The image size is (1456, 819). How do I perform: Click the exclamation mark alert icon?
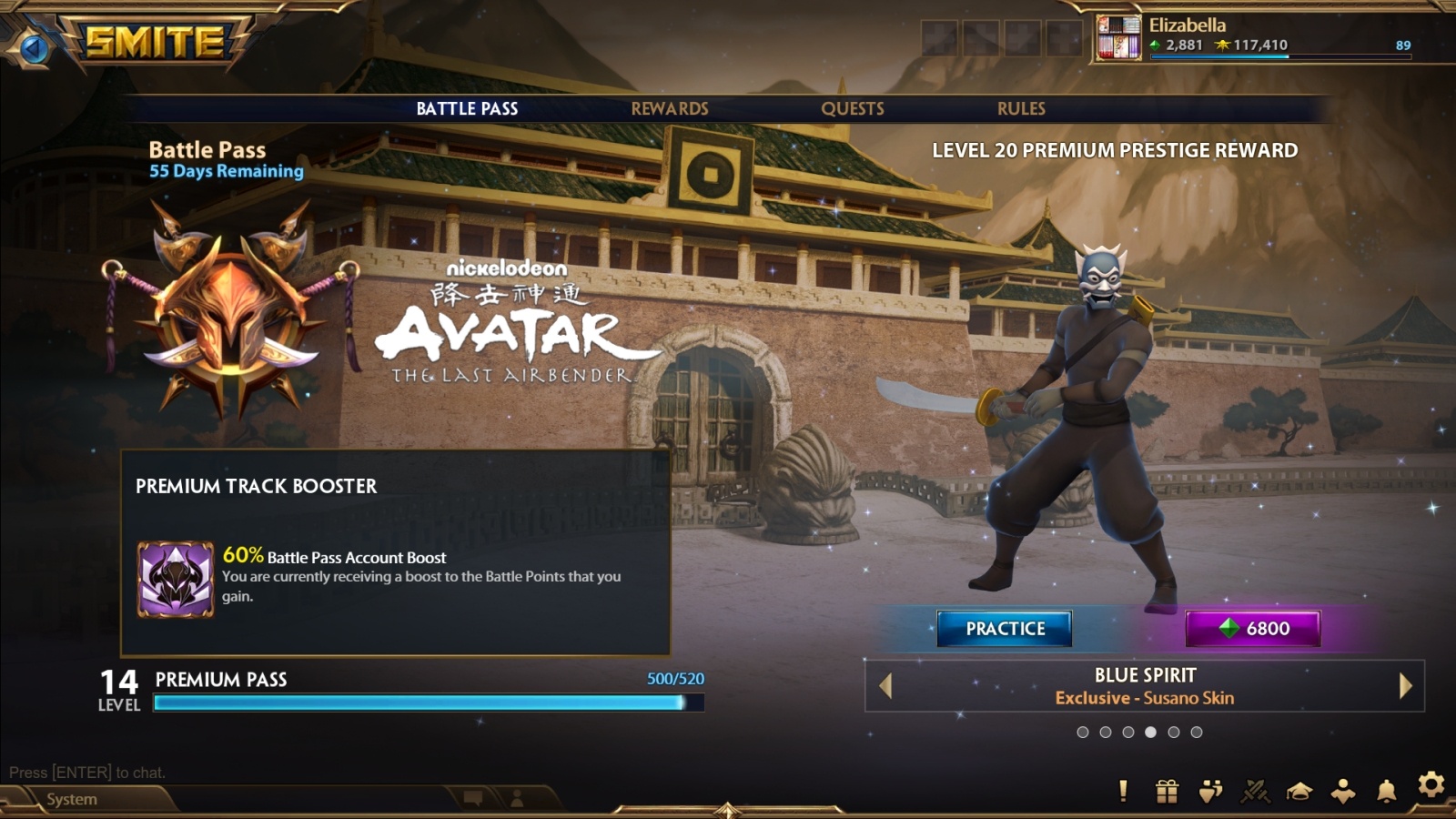coord(1123,791)
